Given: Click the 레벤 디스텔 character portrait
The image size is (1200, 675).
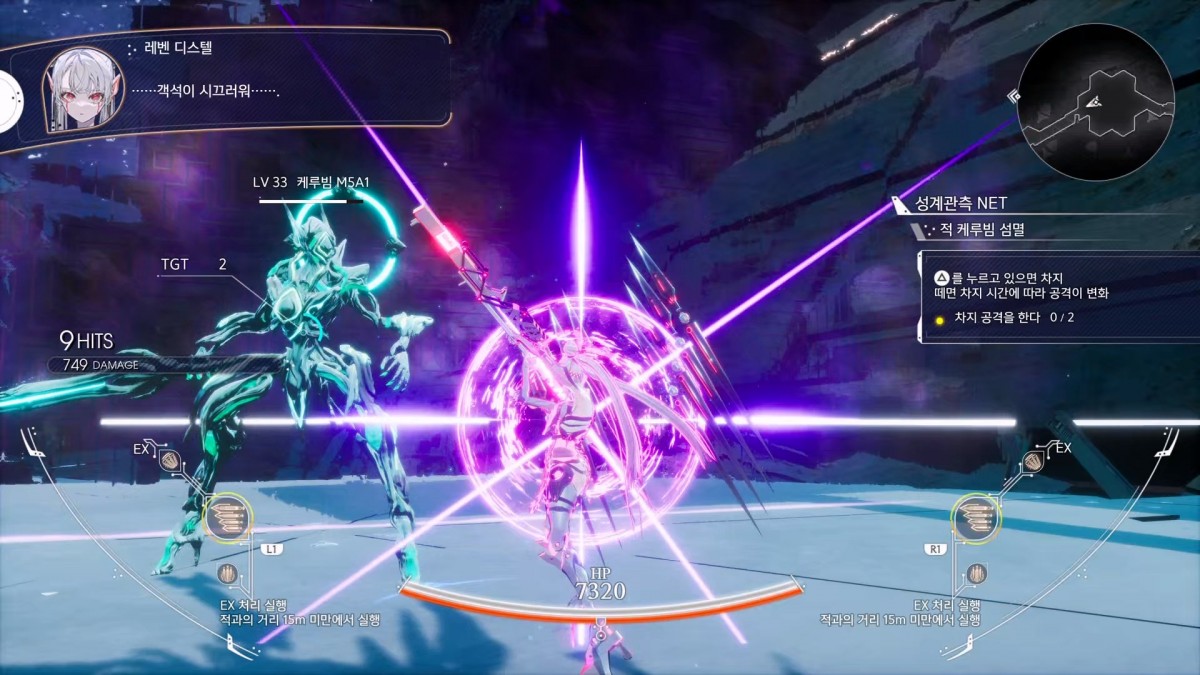Looking at the screenshot, I should 82,90.
